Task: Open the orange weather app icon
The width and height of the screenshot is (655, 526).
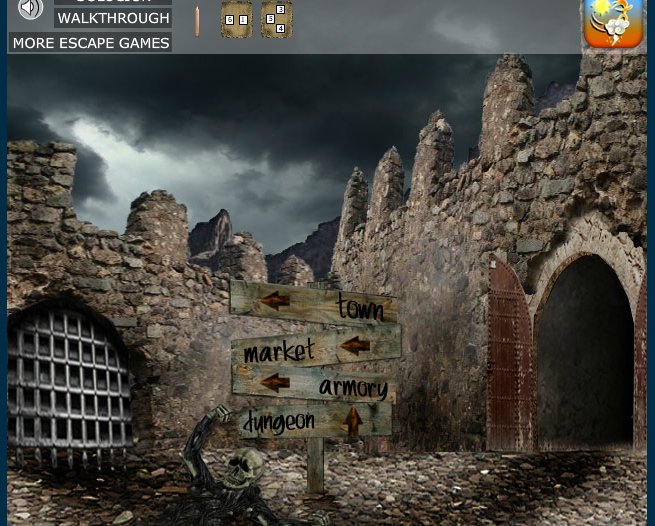Action: tap(612, 23)
